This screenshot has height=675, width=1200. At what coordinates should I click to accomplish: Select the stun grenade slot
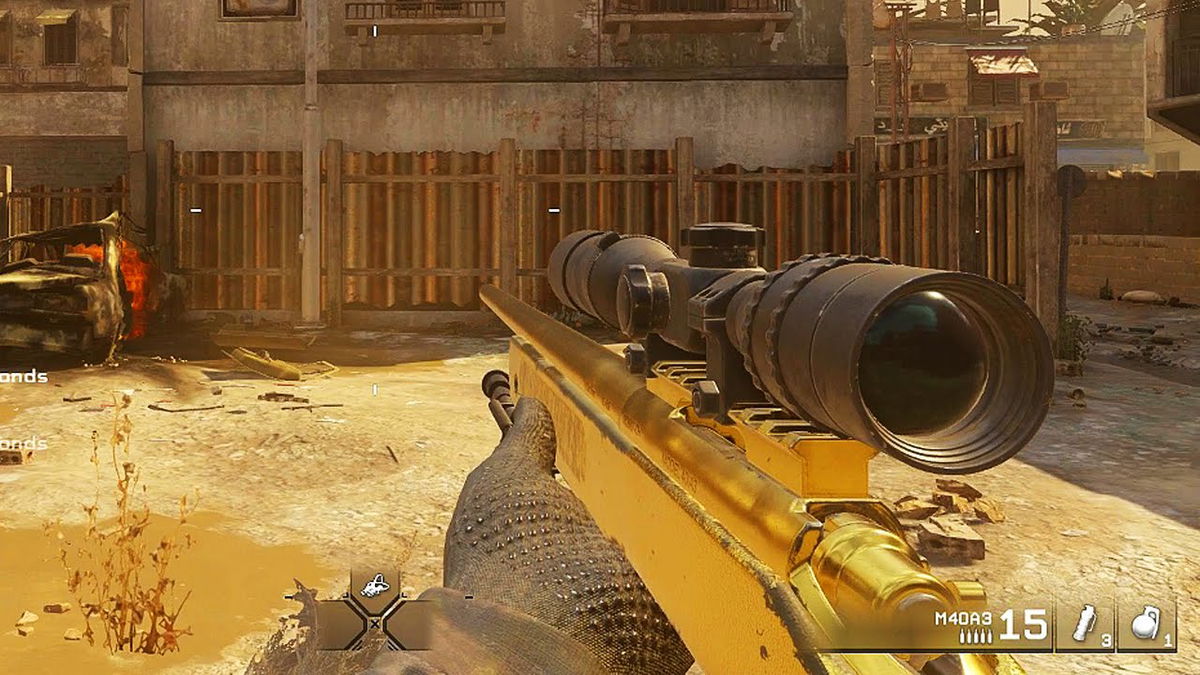click(1084, 626)
